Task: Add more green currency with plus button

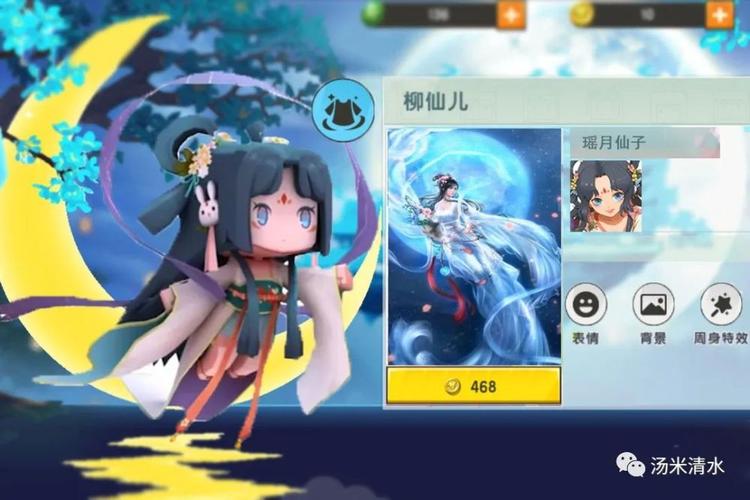Action: (511, 14)
